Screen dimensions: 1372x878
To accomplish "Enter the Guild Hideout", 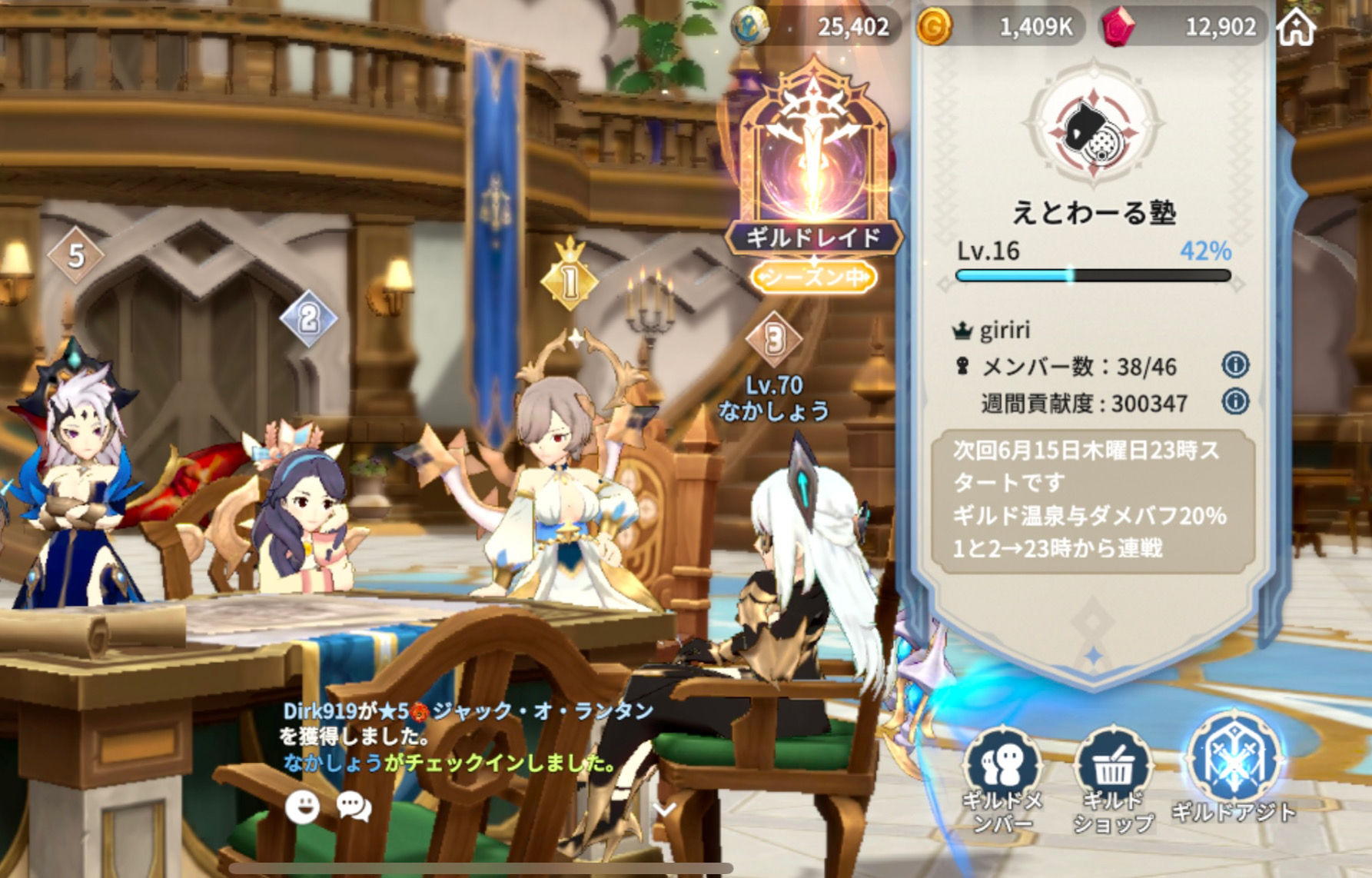I will [x=1233, y=769].
